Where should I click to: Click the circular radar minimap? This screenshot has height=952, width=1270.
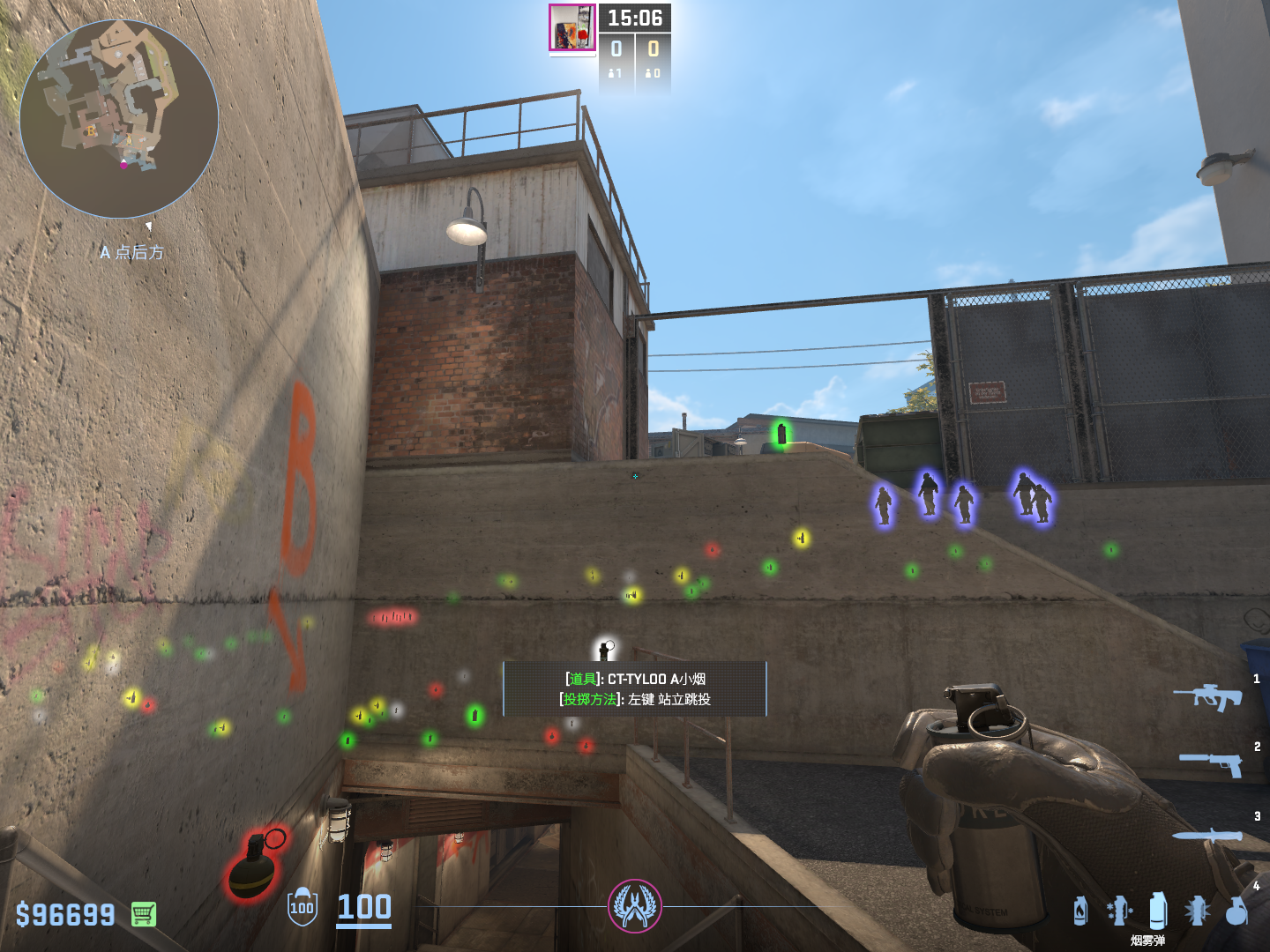pyautogui.click(x=119, y=119)
